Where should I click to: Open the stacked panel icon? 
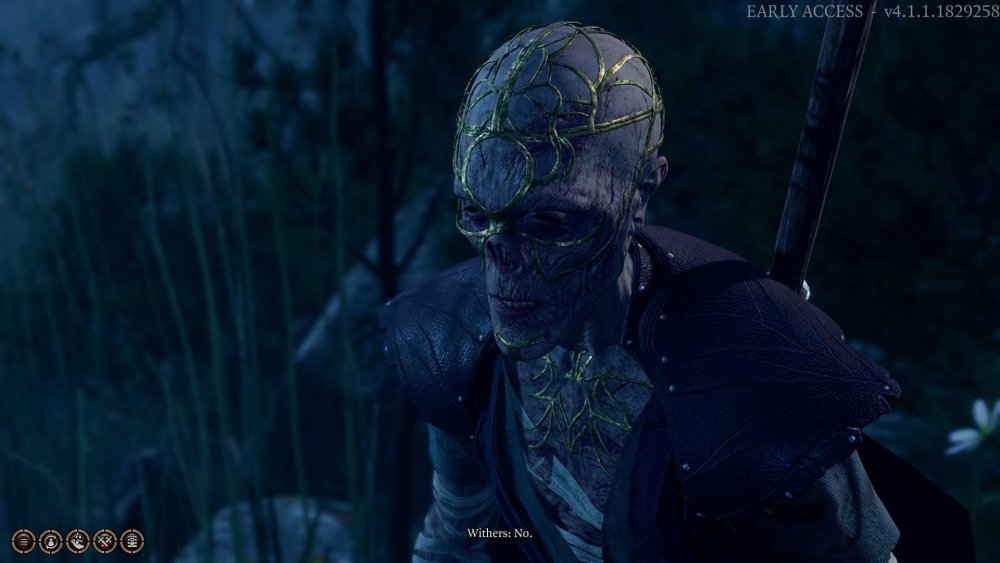[x=131, y=541]
